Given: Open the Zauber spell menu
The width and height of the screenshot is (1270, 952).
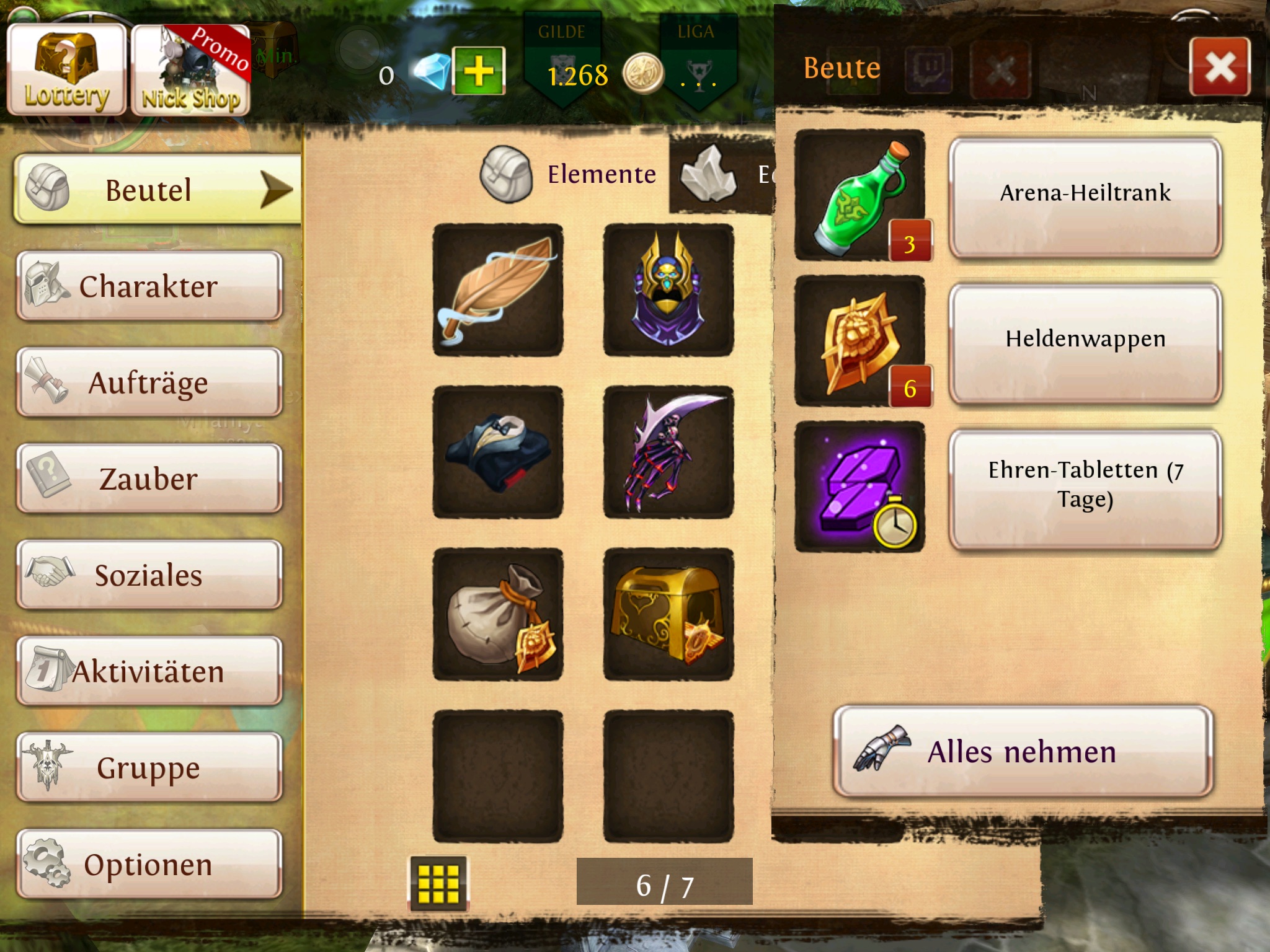Looking at the screenshot, I should (x=149, y=479).
